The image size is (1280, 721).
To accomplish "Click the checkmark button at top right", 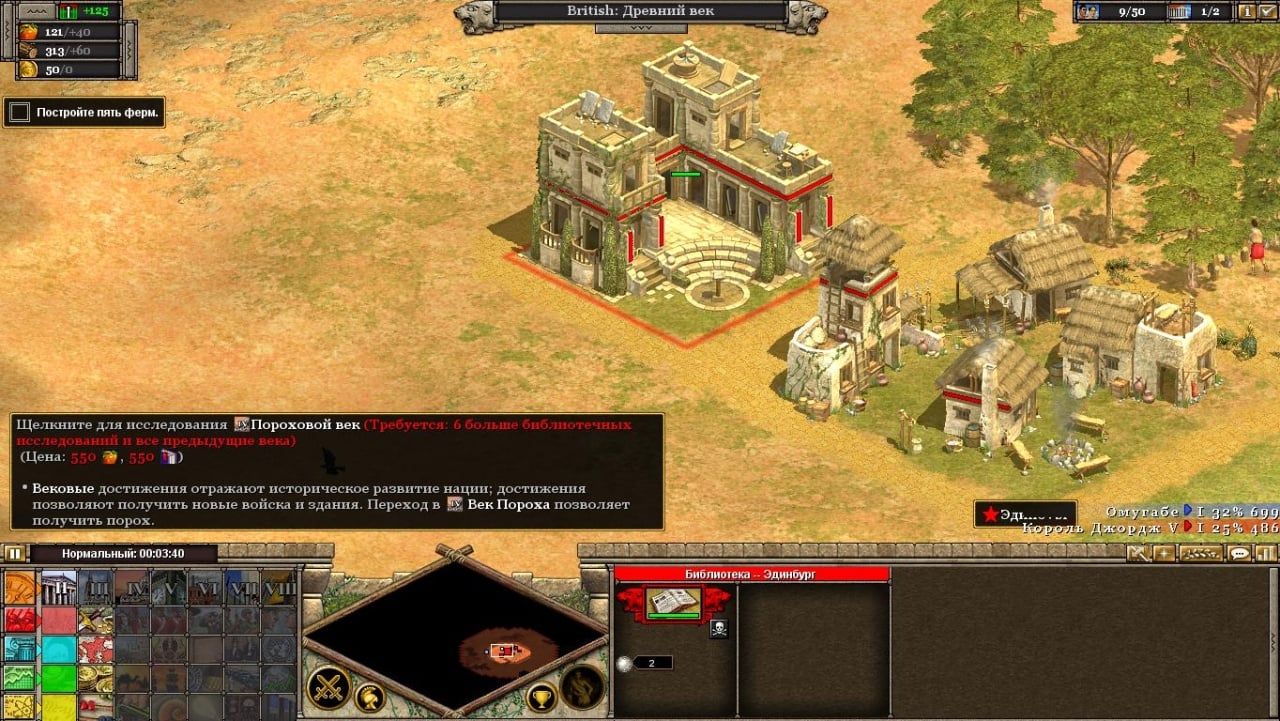I will point(1269,12).
